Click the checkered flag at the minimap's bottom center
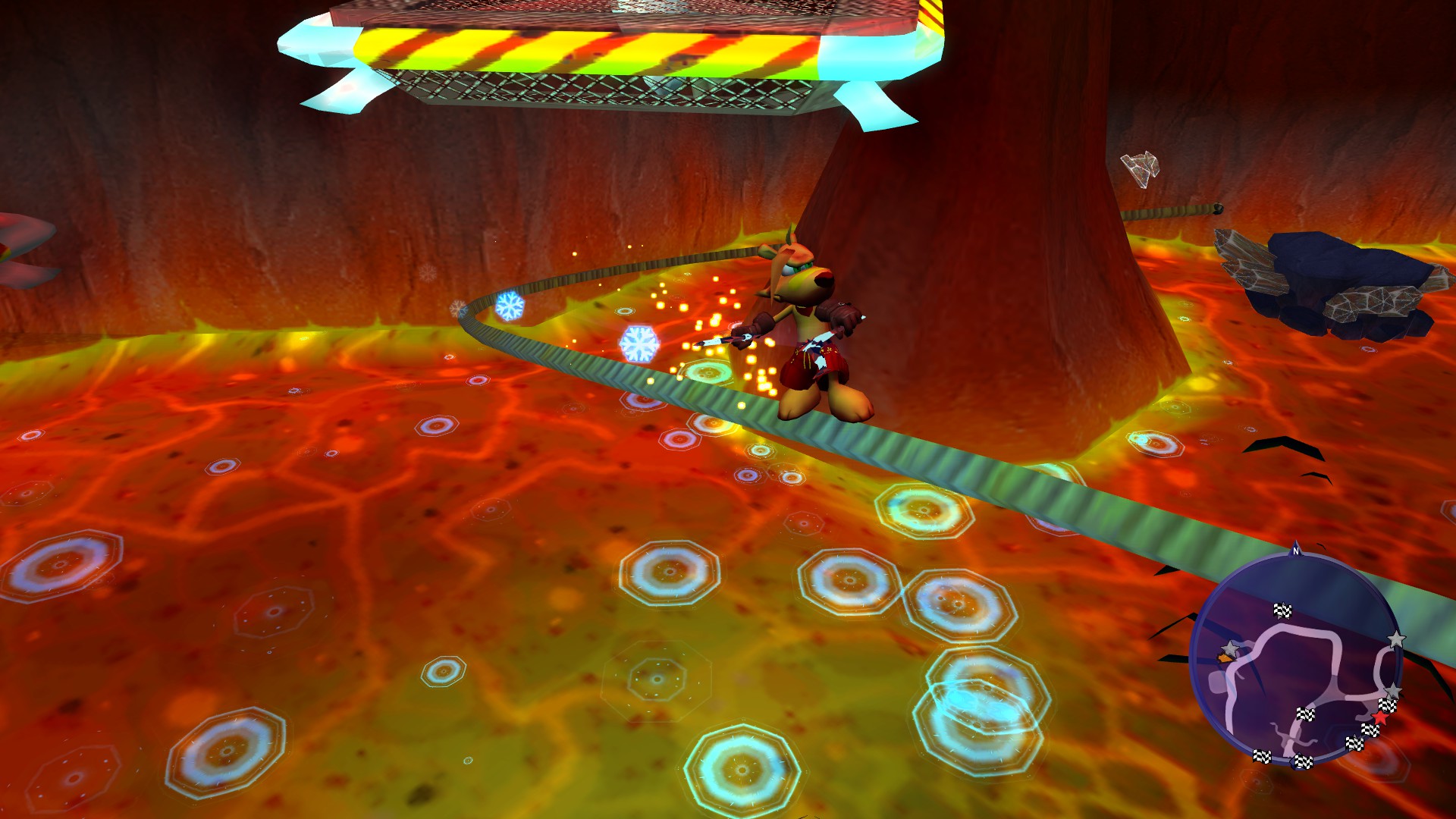Image resolution: width=1456 pixels, height=819 pixels. [x=1303, y=761]
